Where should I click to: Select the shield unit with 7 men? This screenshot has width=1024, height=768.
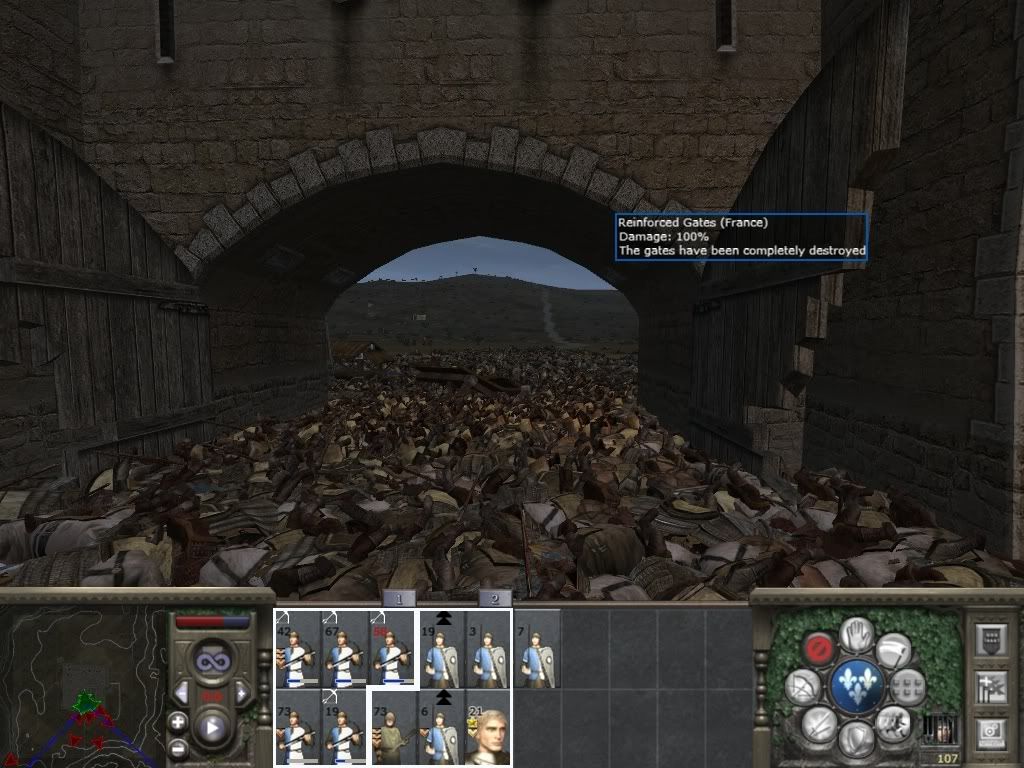click(537, 649)
